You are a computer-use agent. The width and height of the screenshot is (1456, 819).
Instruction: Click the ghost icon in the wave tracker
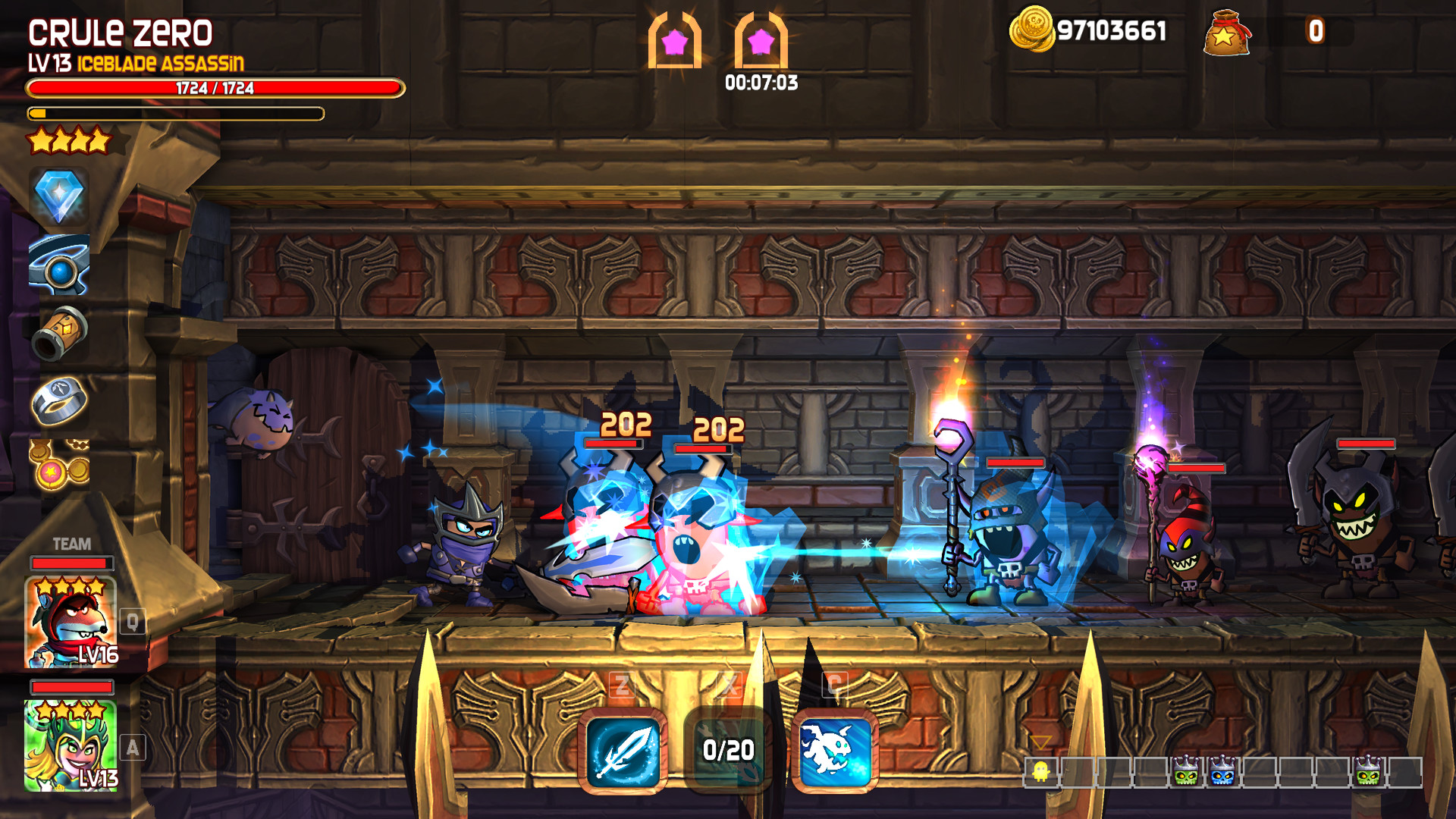pyautogui.click(x=1042, y=772)
